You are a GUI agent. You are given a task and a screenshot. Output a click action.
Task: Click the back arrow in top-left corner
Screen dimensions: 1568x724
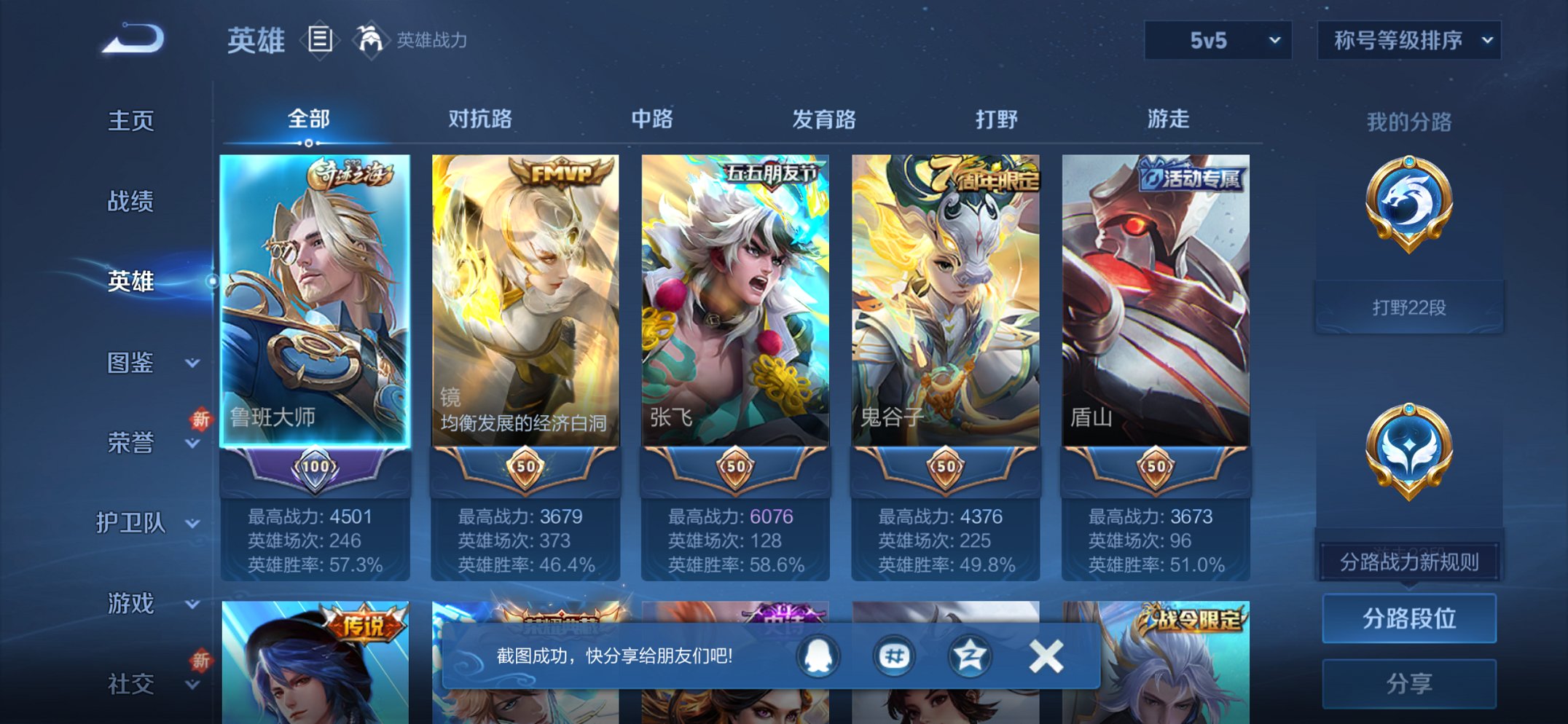tap(131, 40)
